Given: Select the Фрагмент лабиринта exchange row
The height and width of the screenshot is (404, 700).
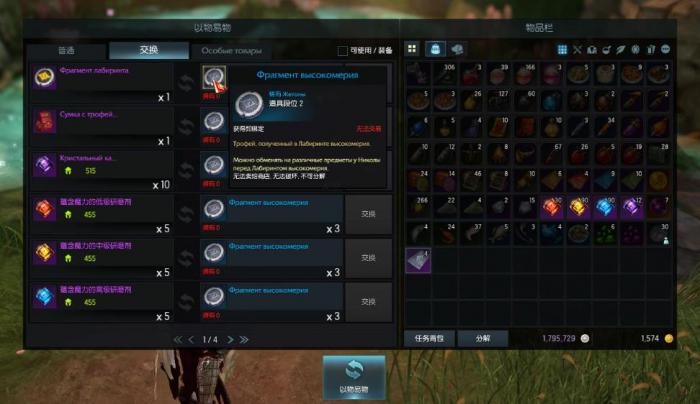Looking at the screenshot, I should (100, 79).
